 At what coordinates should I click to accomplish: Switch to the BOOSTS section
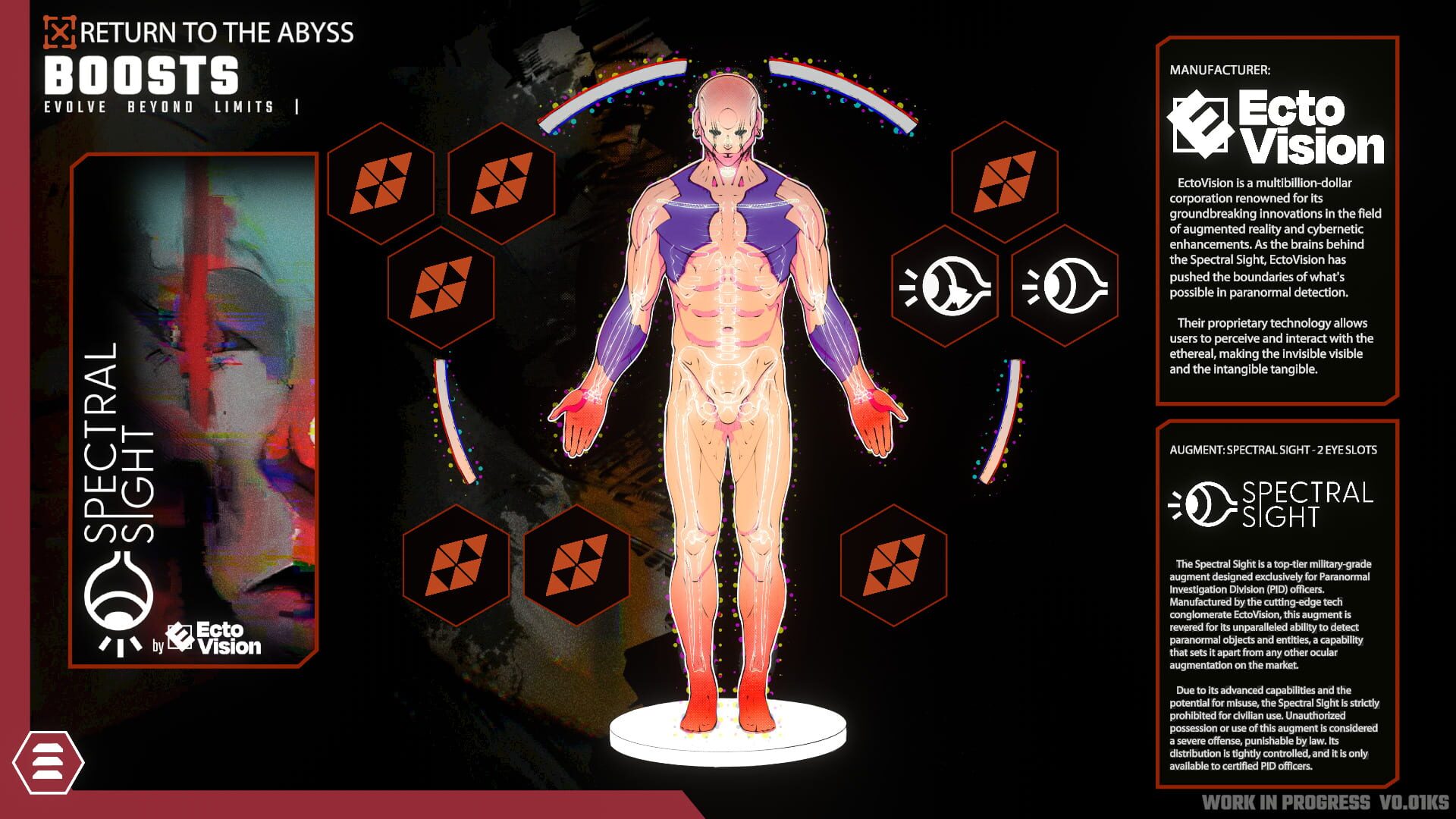(x=140, y=75)
